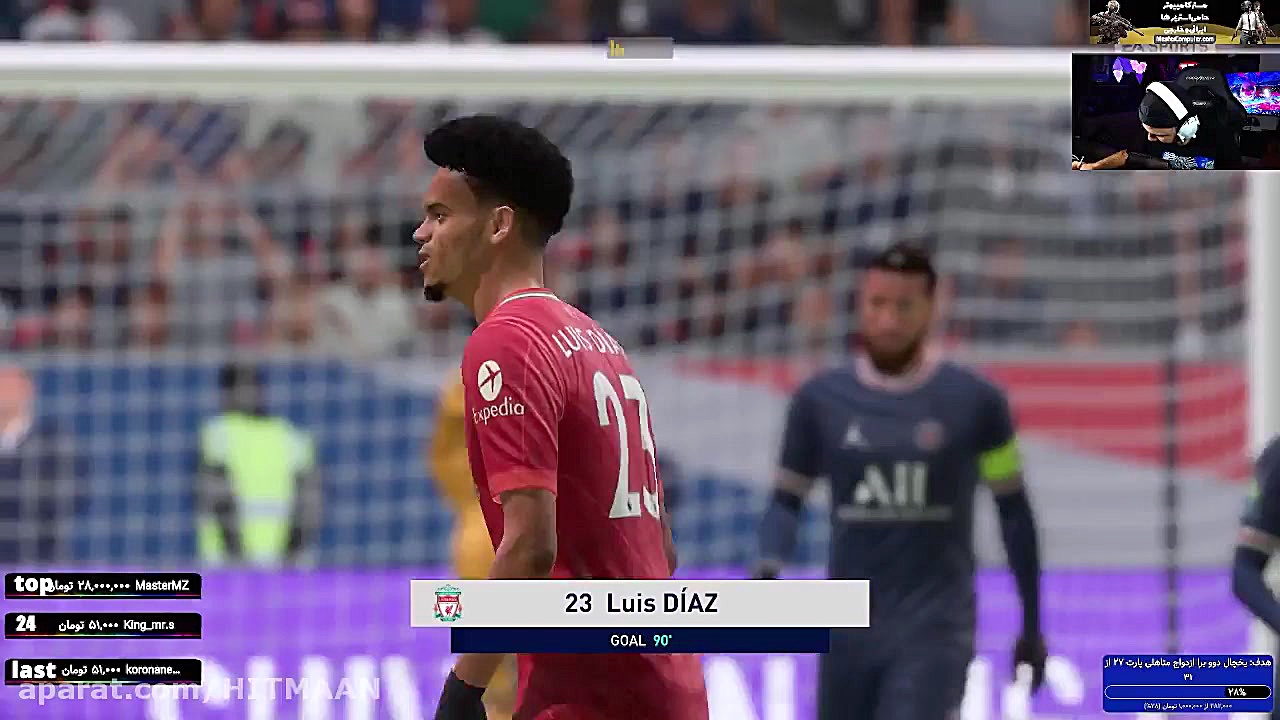Open the MeshoComputer.com sponsor graphic
The image size is (1280, 720).
pos(1184,39)
